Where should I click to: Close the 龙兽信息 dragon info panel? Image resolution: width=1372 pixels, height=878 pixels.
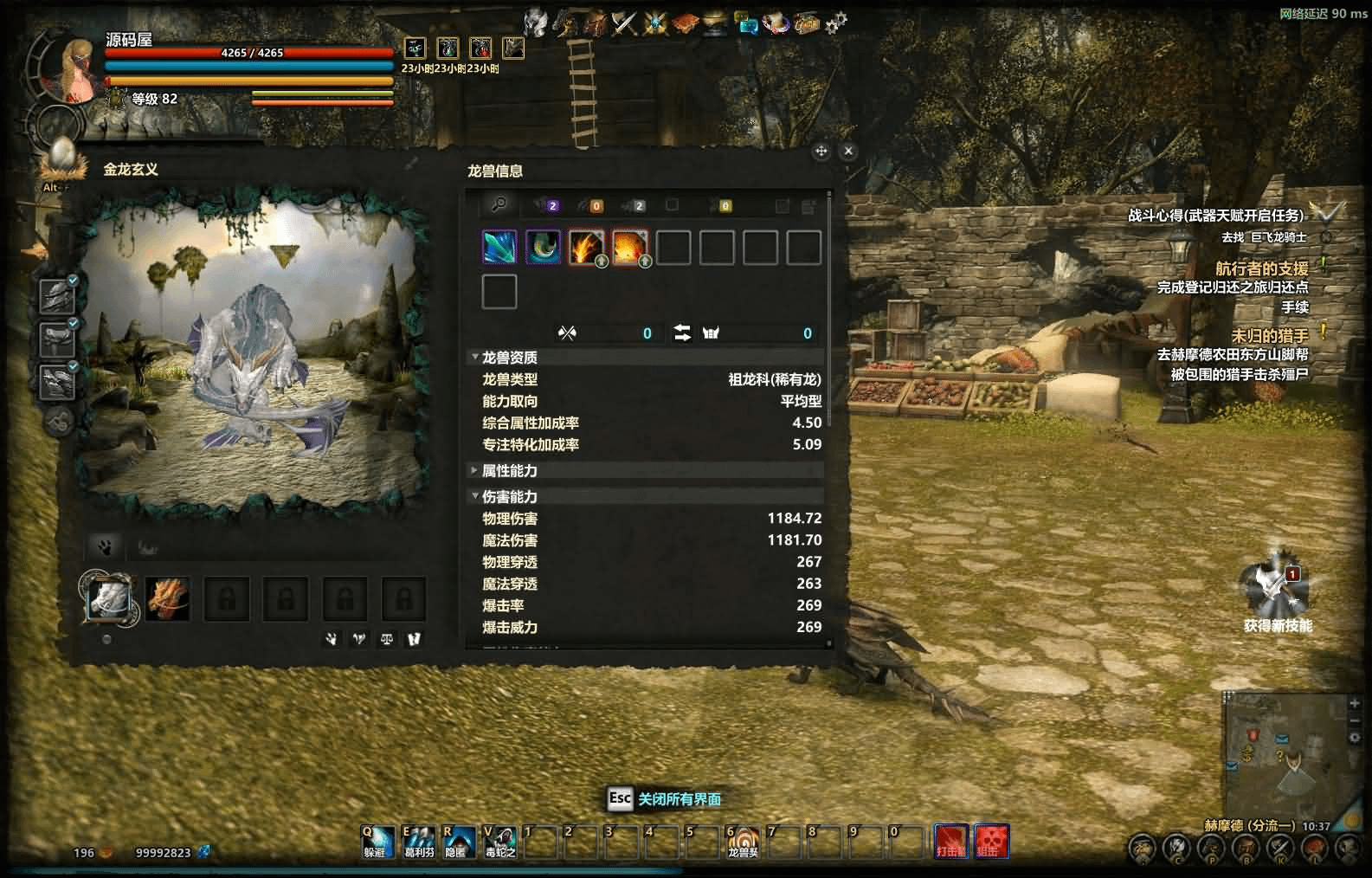[x=848, y=151]
